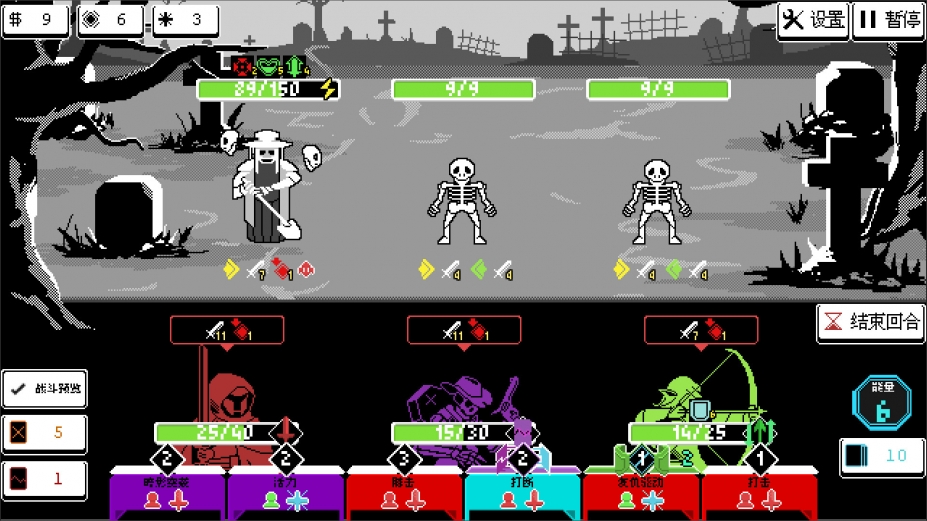End the turn with 结束回合
The width and height of the screenshot is (927, 521).
click(x=870, y=323)
